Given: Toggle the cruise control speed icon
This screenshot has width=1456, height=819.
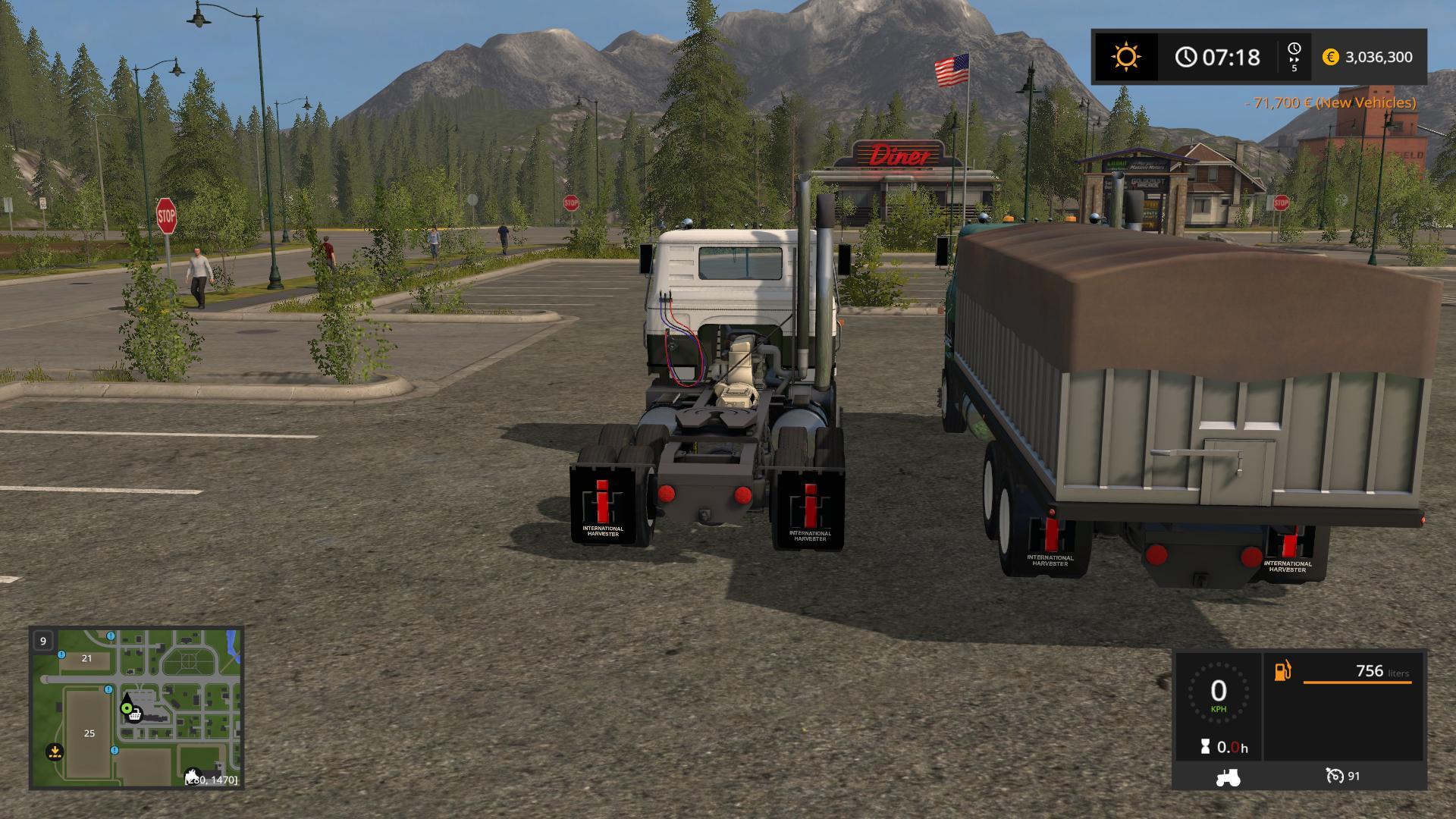Looking at the screenshot, I should point(1335,776).
